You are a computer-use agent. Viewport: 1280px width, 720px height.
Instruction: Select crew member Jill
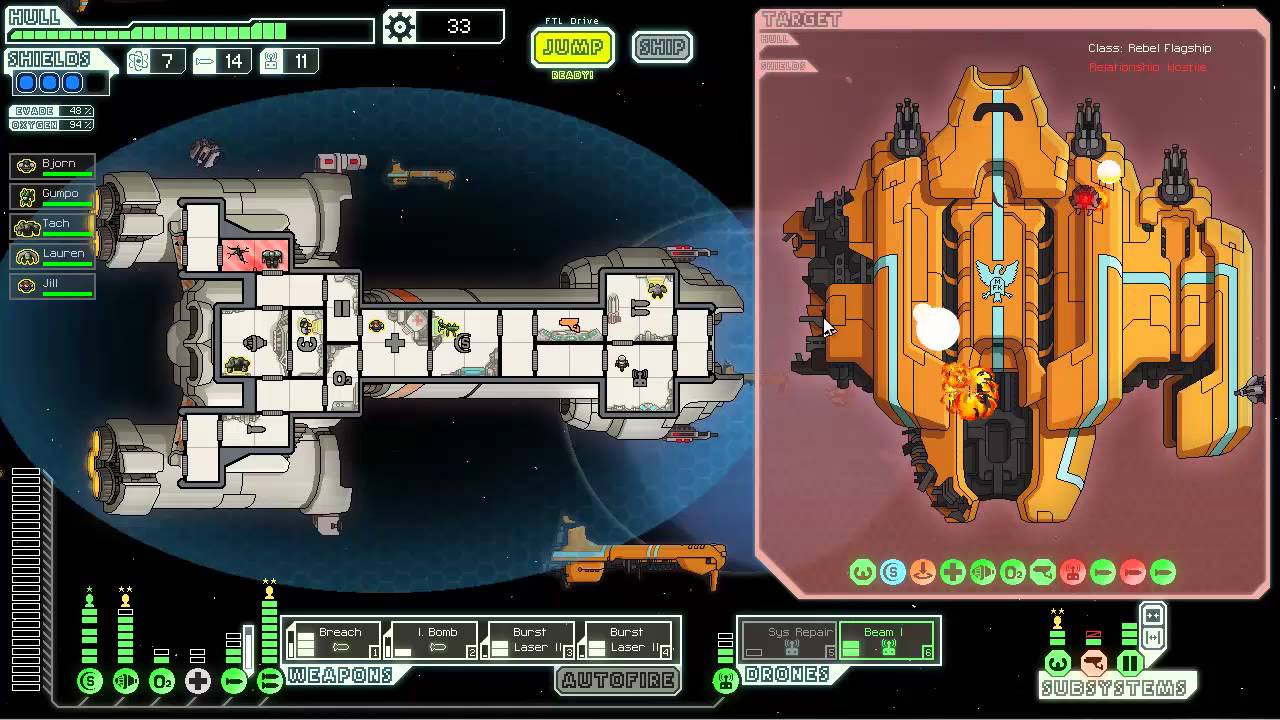[x=54, y=285]
